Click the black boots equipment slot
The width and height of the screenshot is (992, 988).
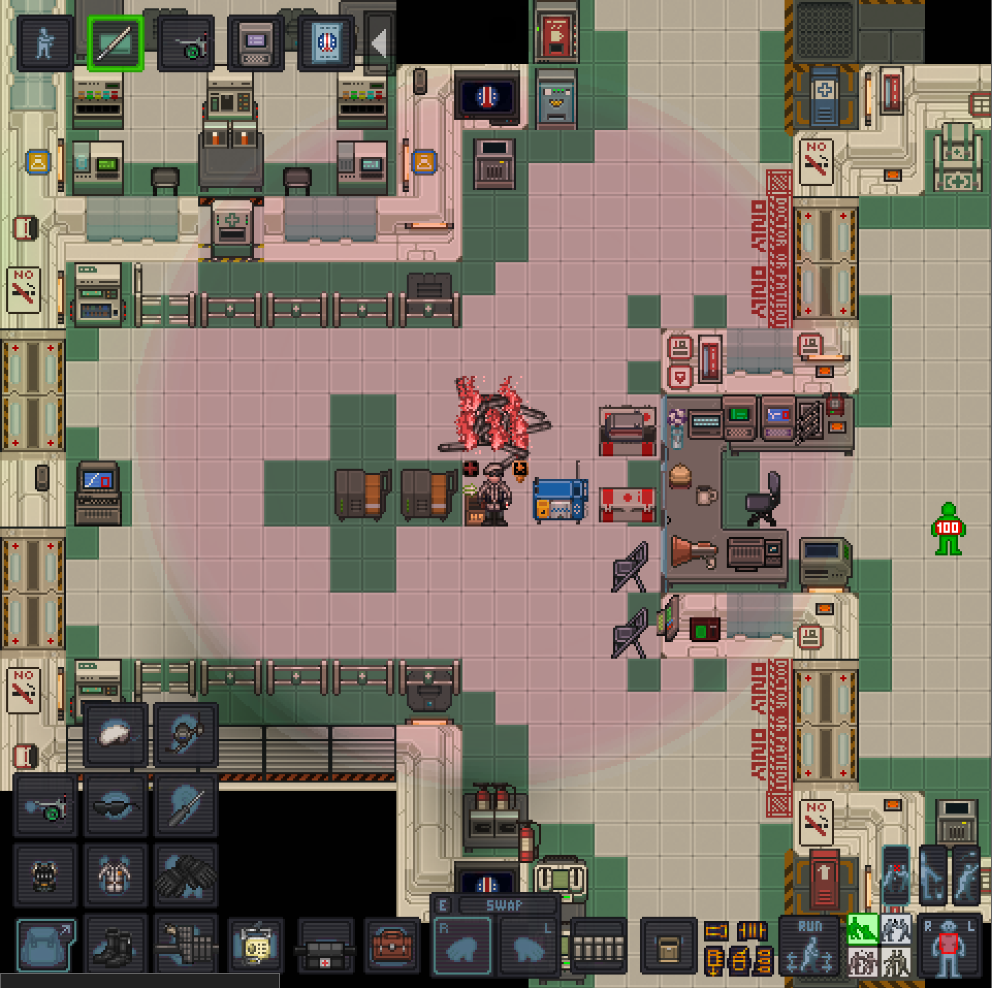pyautogui.click(x=115, y=945)
